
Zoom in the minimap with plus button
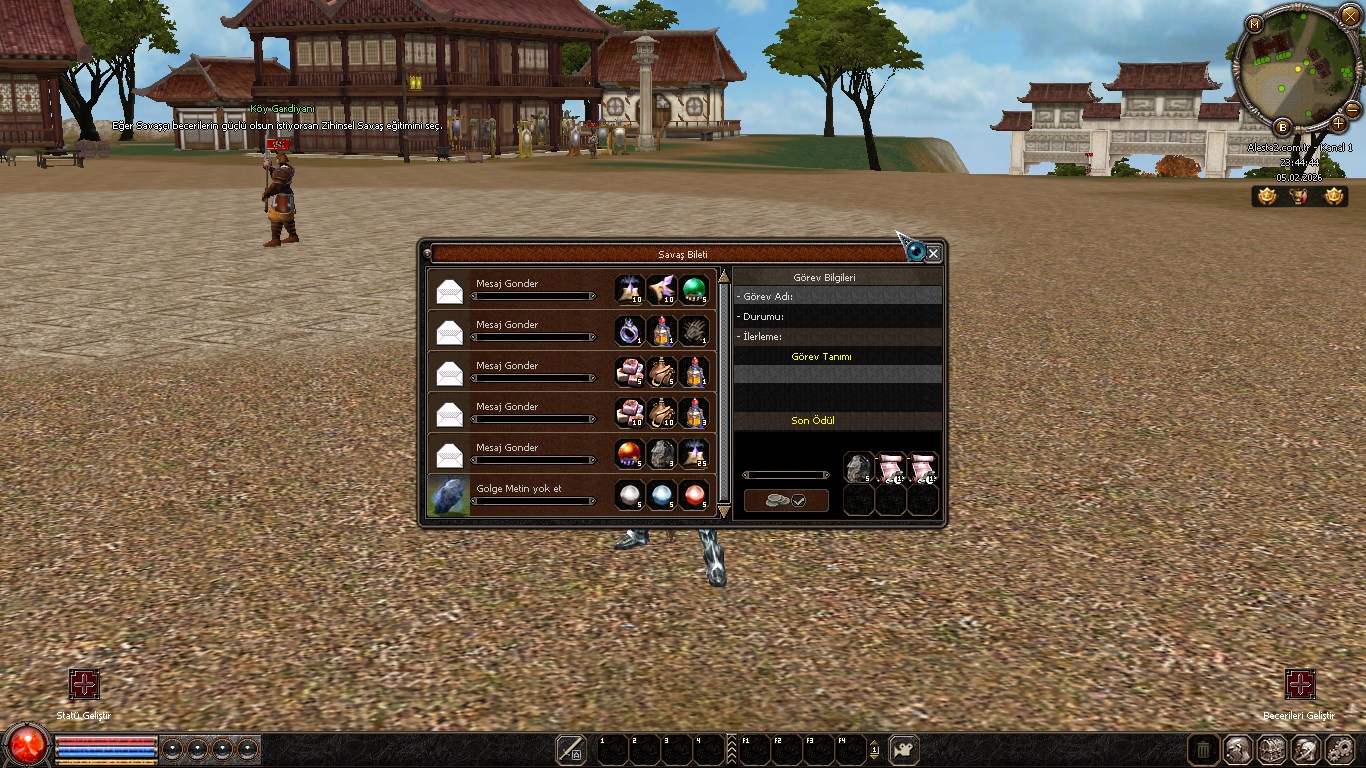(x=1339, y=124)
